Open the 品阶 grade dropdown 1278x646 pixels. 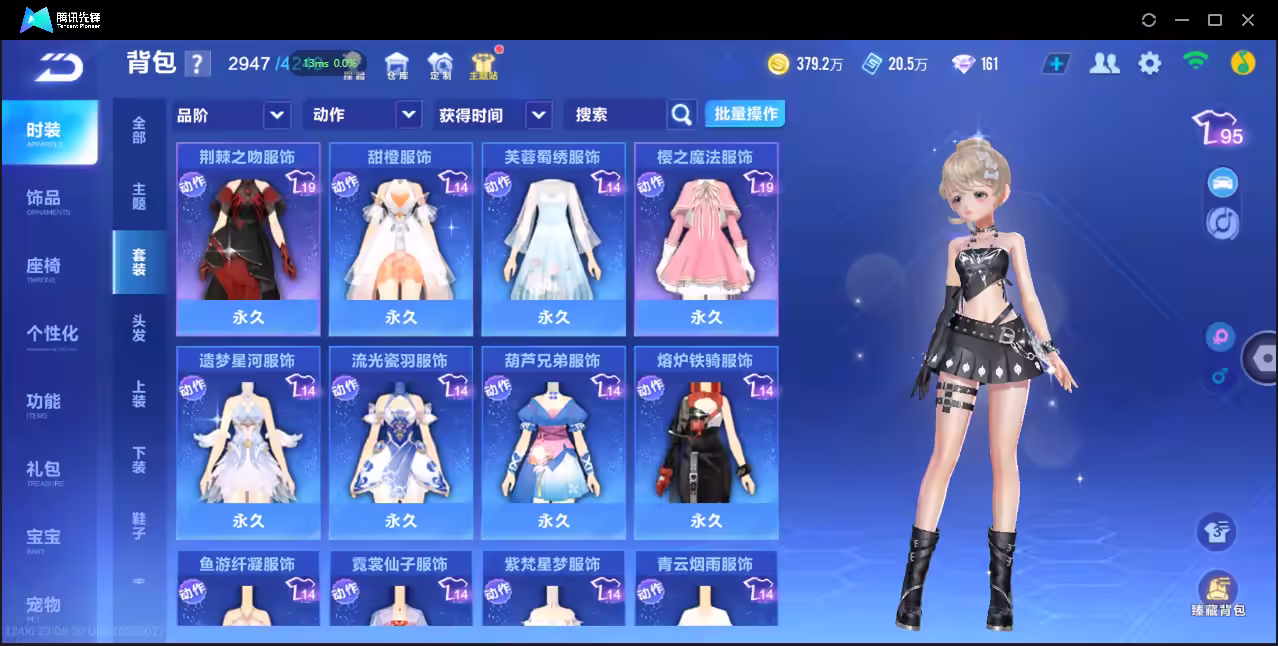(x=232, y=115)
